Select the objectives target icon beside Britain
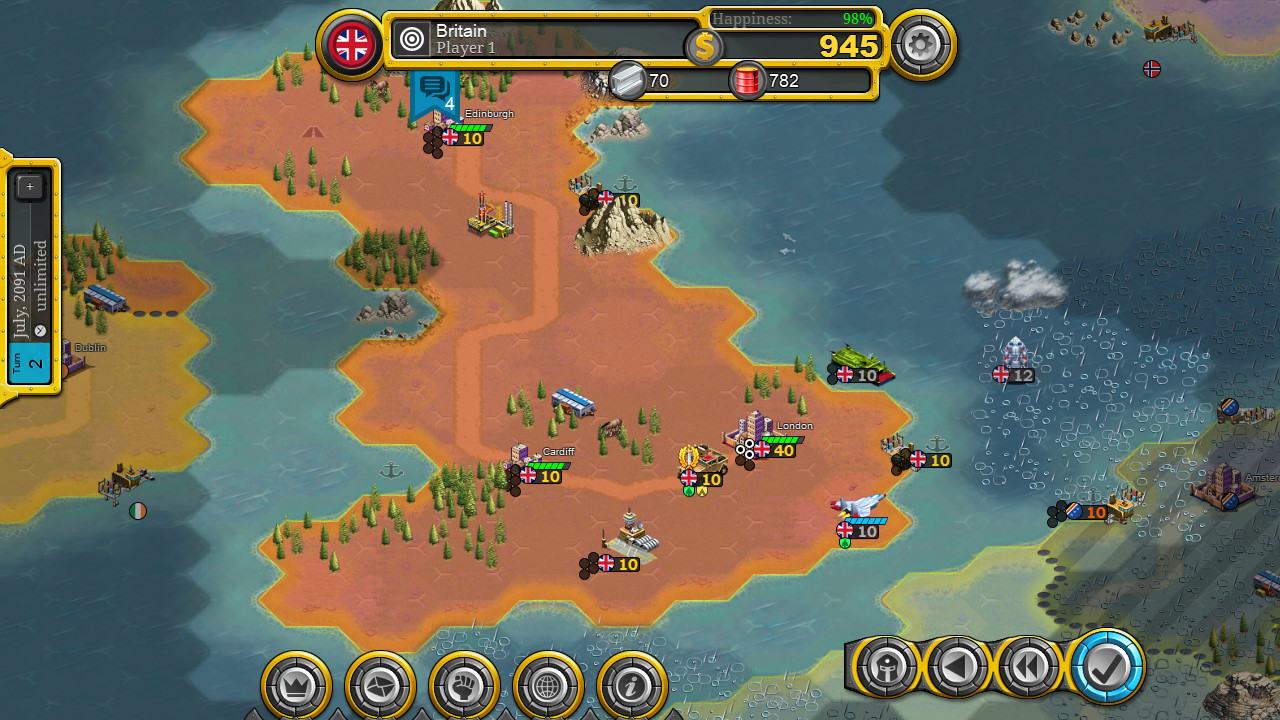Image resolution: width=1280 pixels, height=720 pixels. pyautogui.click(x=411, y=40)
